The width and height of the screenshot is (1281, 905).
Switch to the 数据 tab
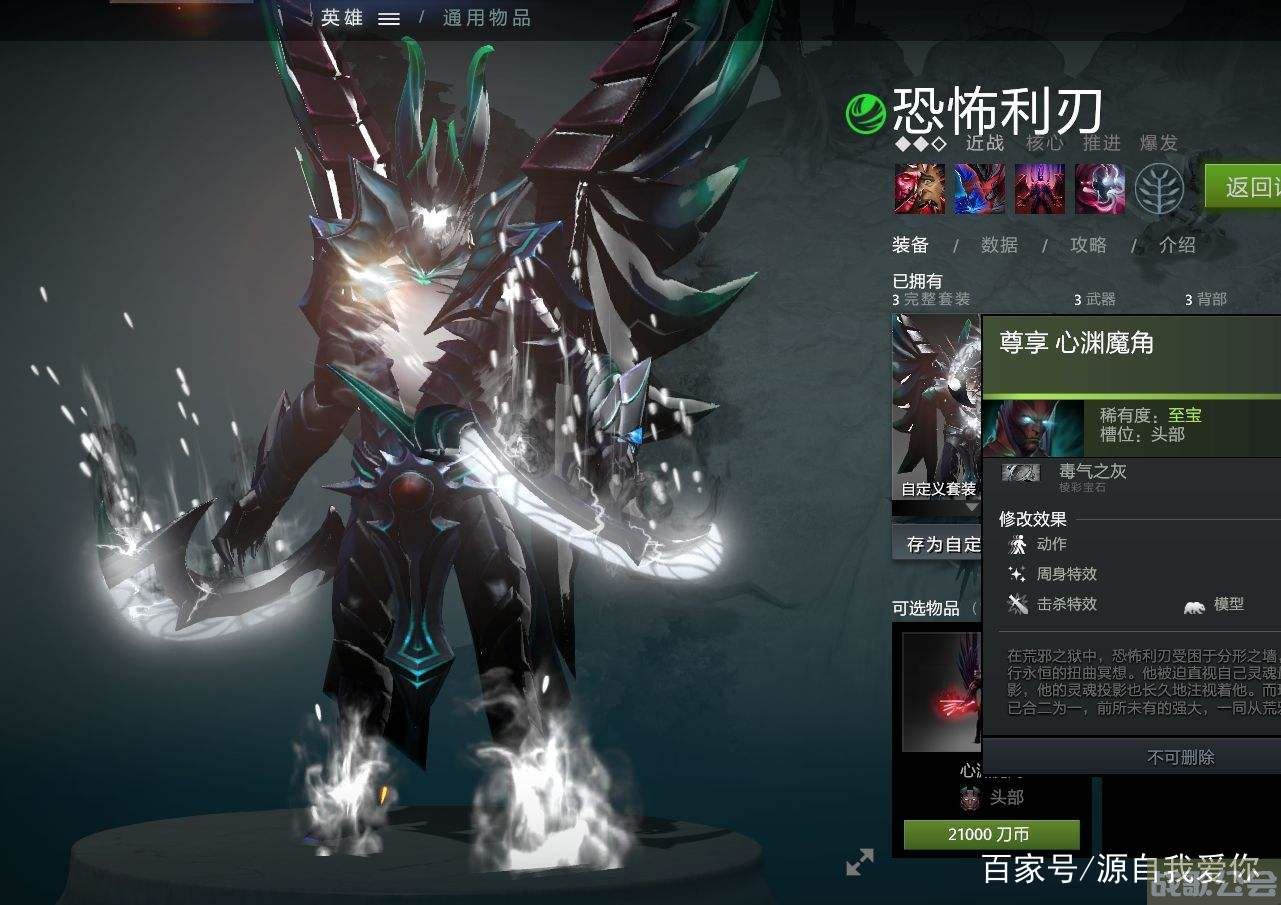tap(1000, 245)
